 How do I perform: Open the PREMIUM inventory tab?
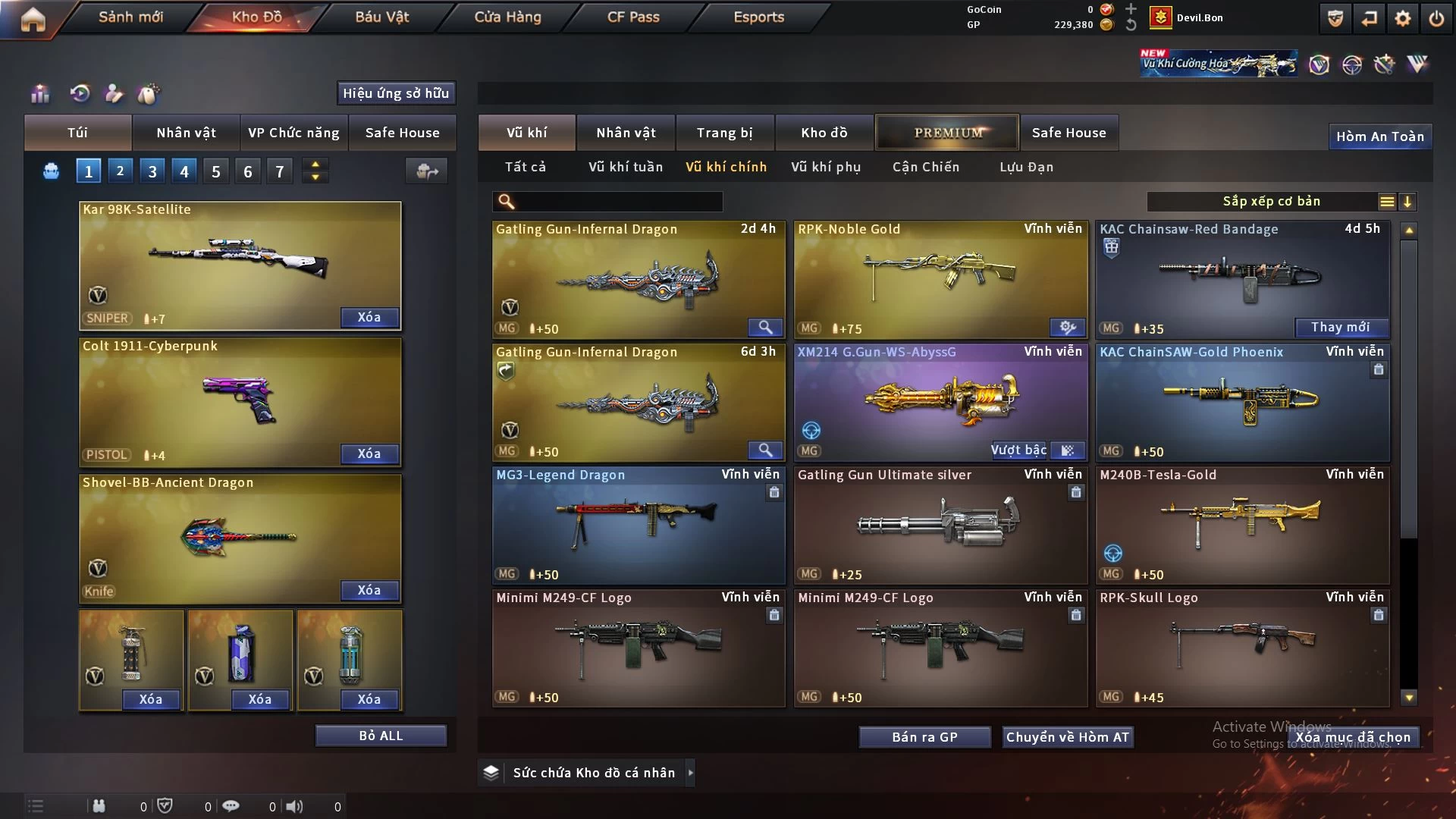point(947,133)
